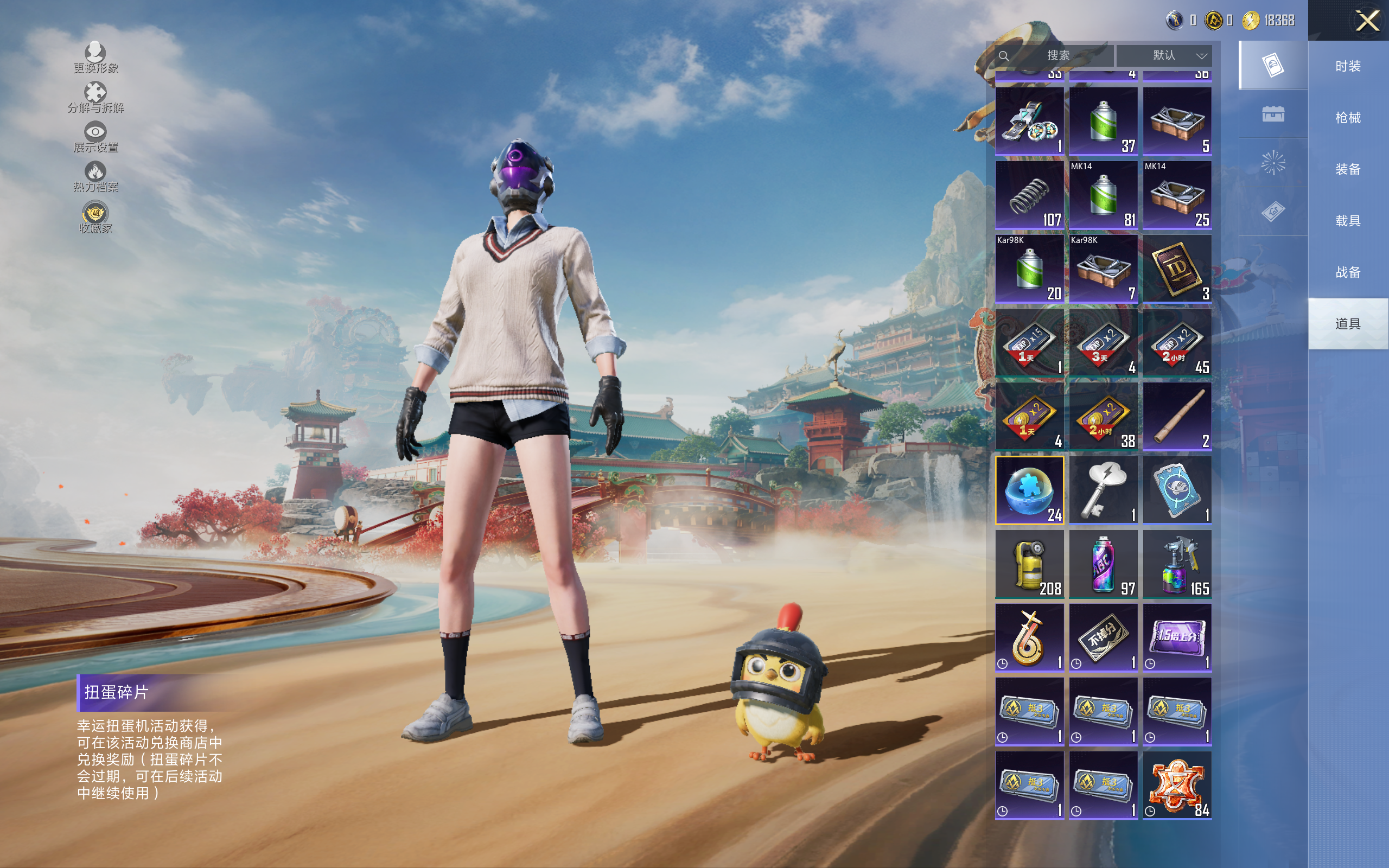
Task: Open 分解与拆解 dismantle menu
Action: point(95,98)
